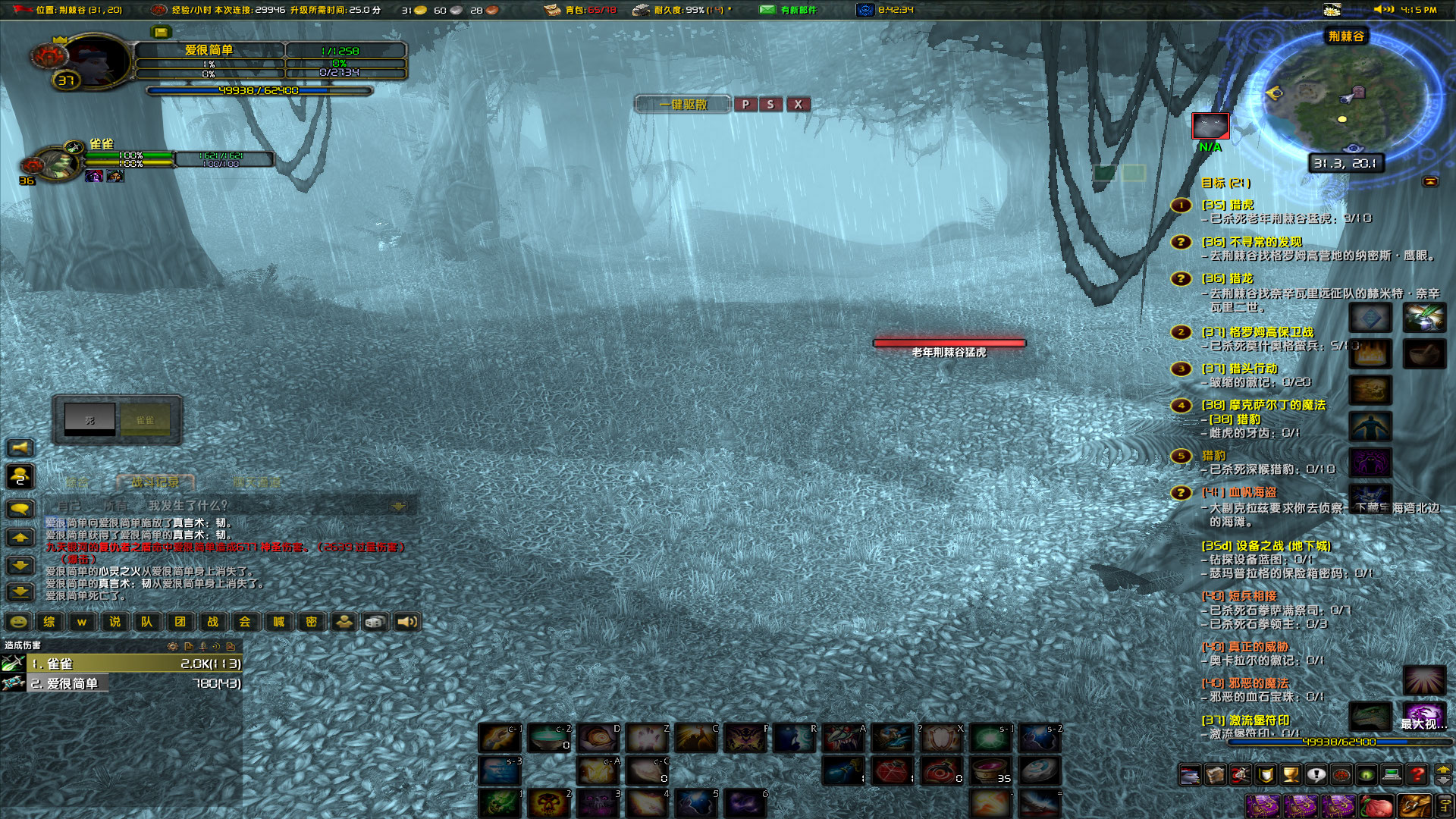The width and height of the screenshot is (1456, 819).
Task: Click the question mark beside [36] 不寻常的发现
Action: (1180, 240)
